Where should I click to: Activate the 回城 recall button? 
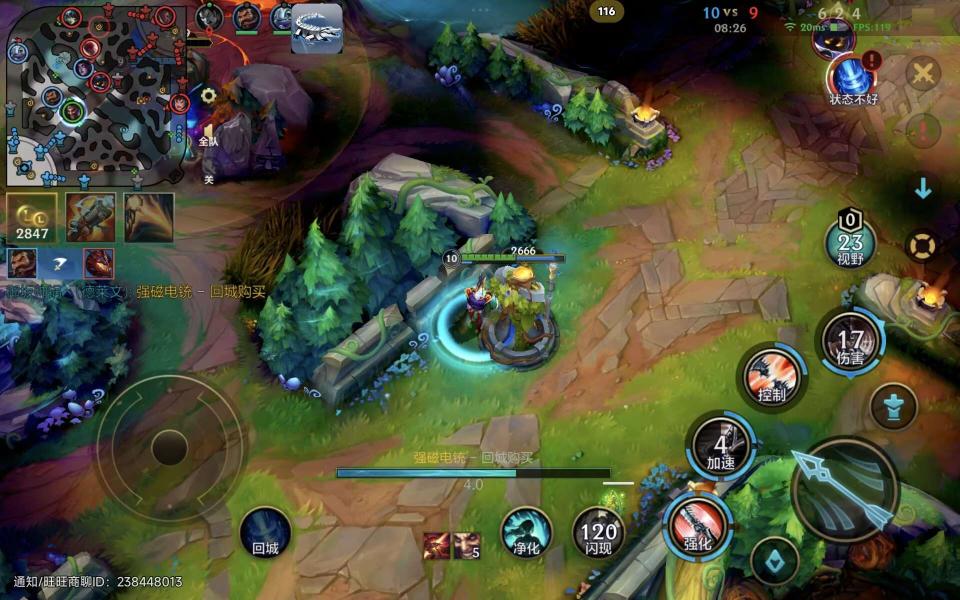[x=265, y=531]
